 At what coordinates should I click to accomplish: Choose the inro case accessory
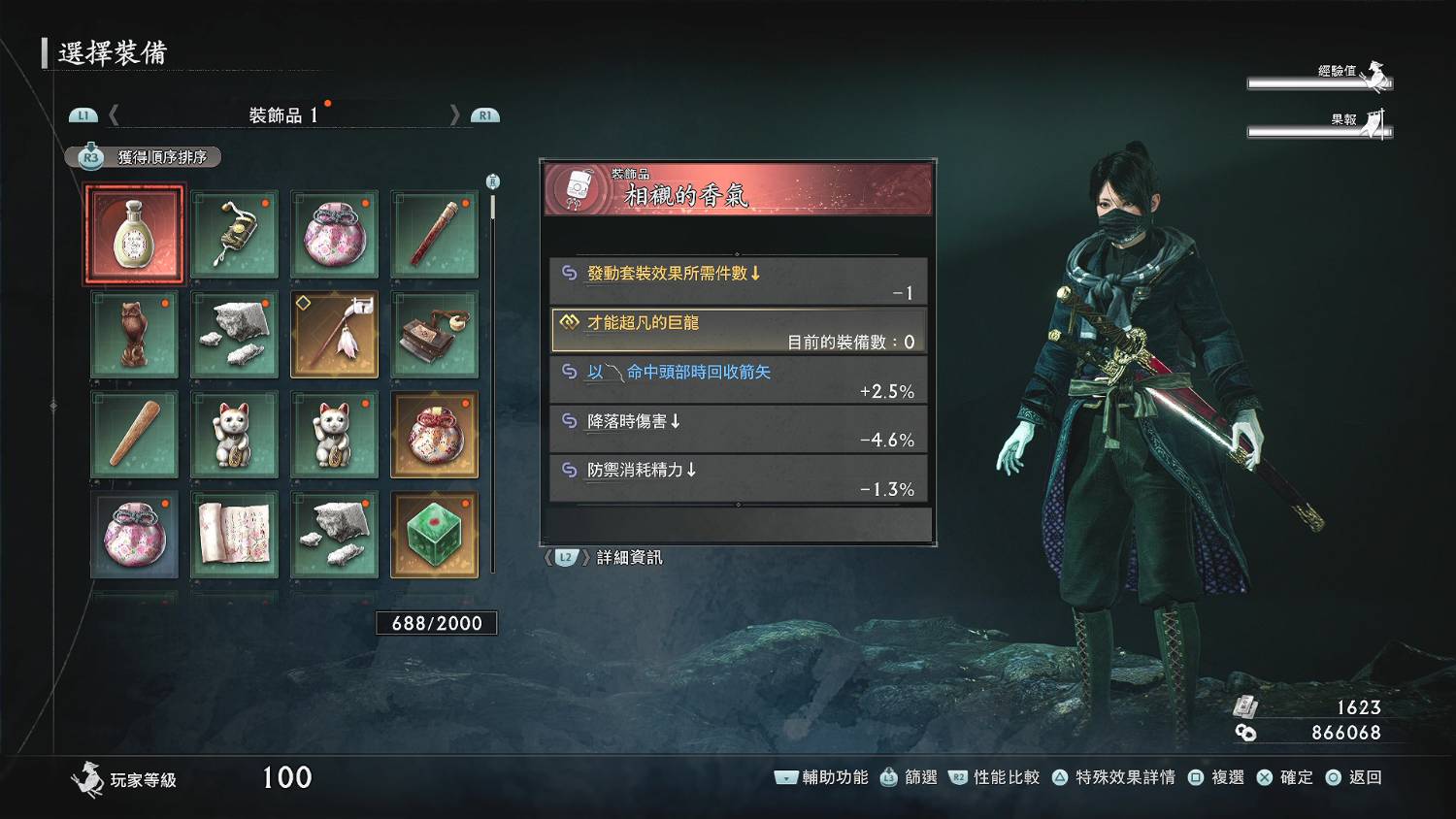[x=235, y=236]
